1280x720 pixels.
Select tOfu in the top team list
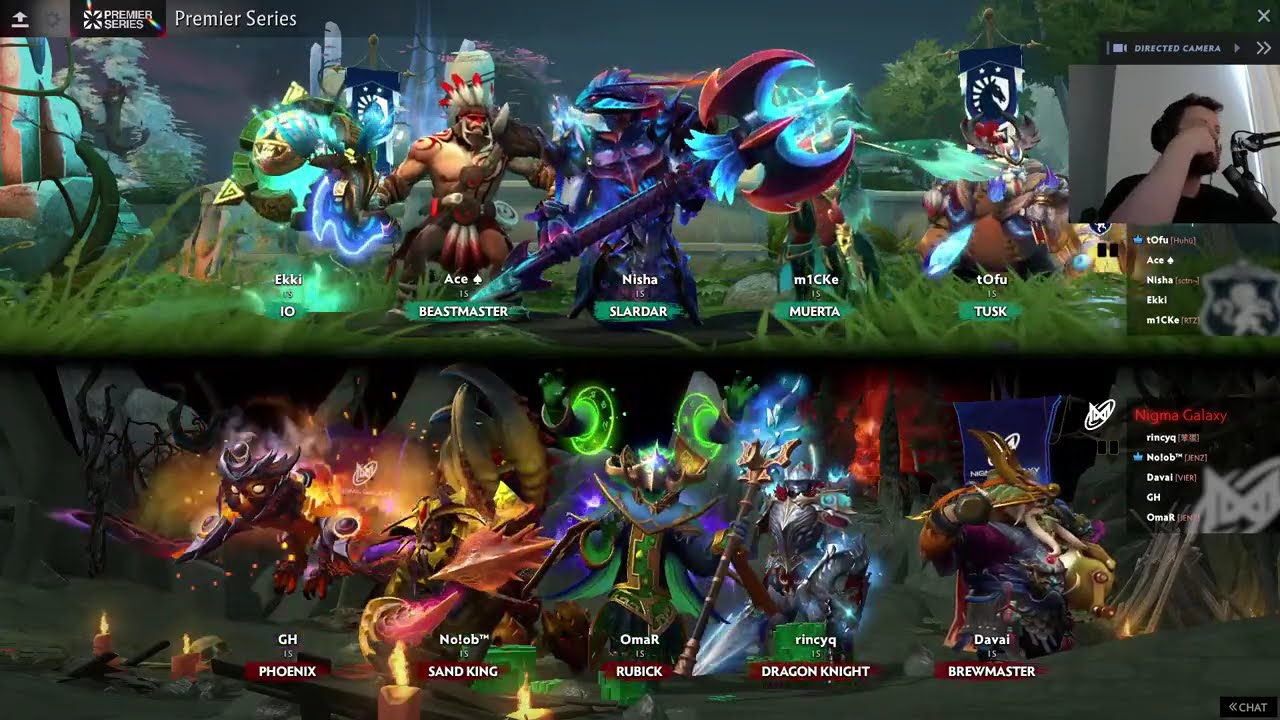pyautogui.click(x=1158, y=240)
